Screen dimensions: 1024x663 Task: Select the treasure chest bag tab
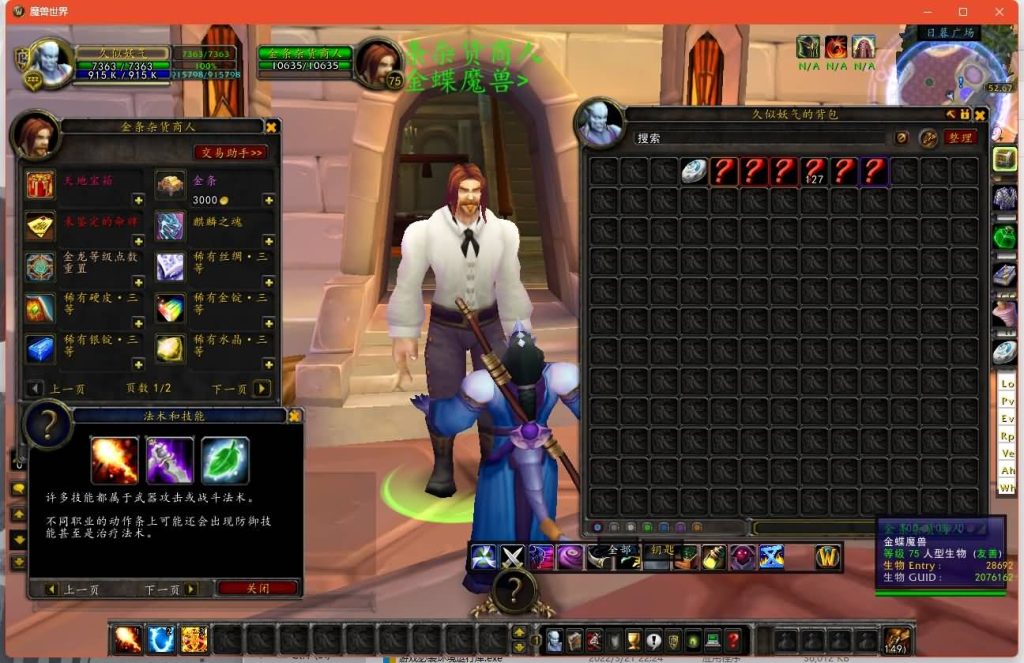click(x=1005, y=159)
